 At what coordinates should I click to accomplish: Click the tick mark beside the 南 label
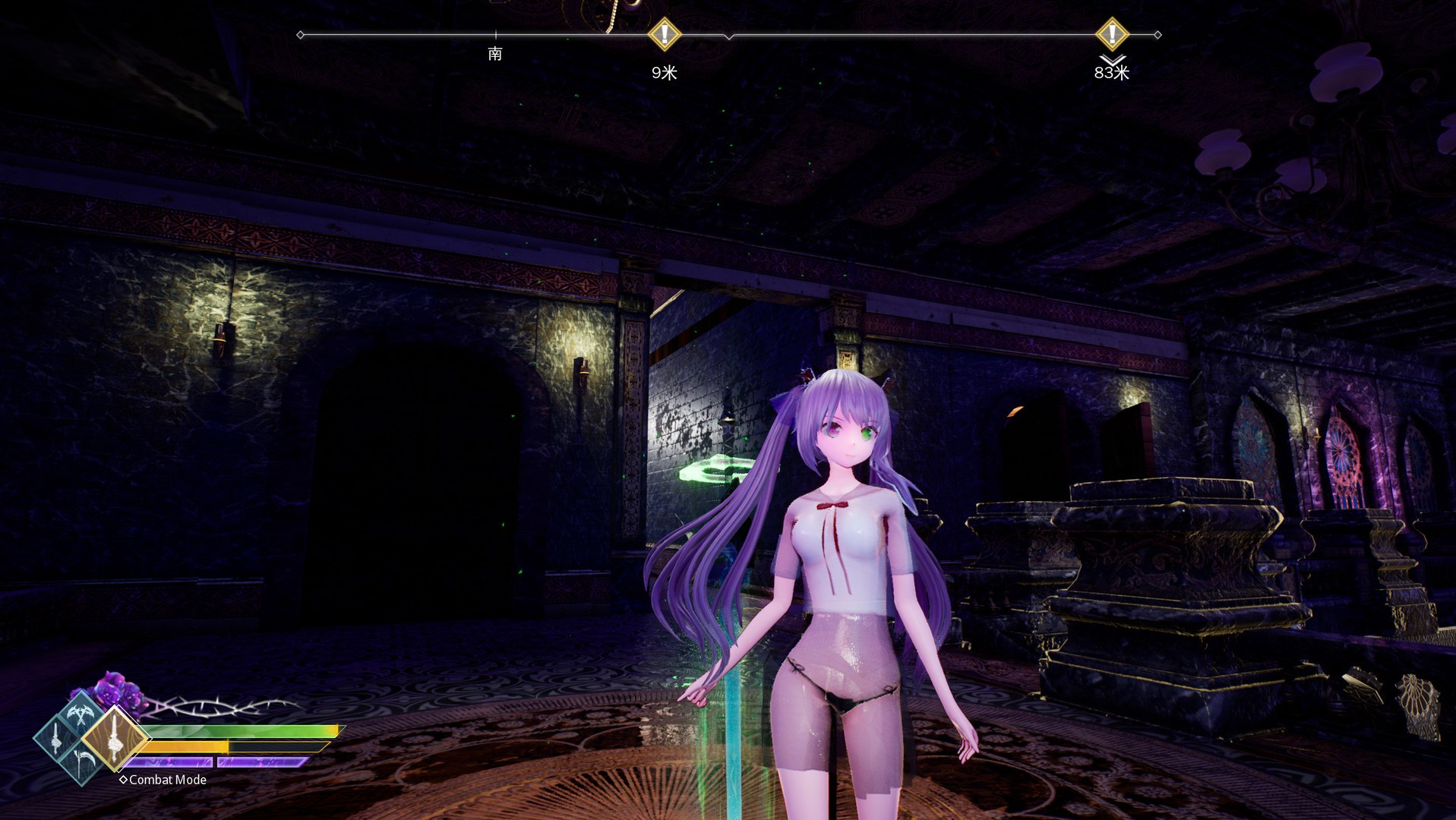495,35
